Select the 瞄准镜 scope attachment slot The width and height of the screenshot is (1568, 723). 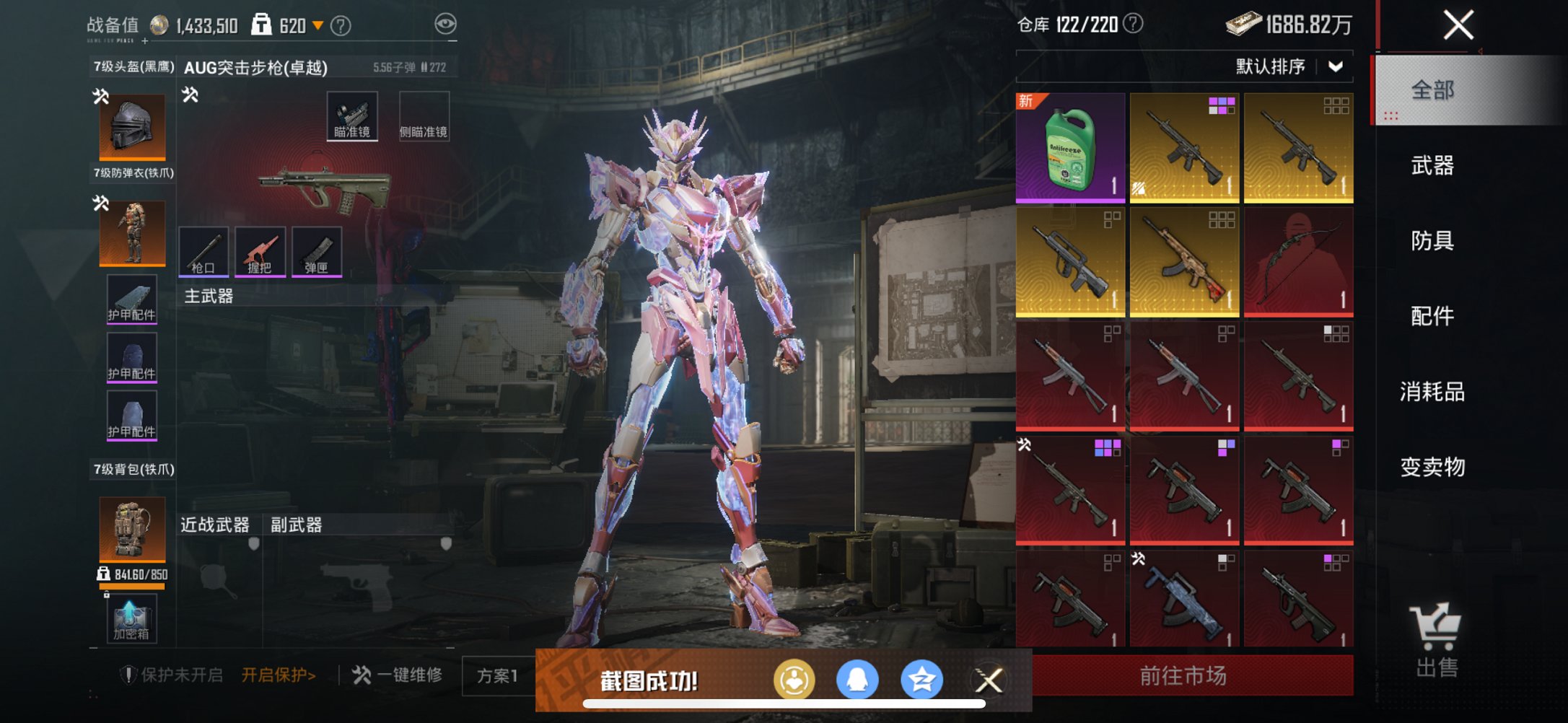tap(352, 115)
